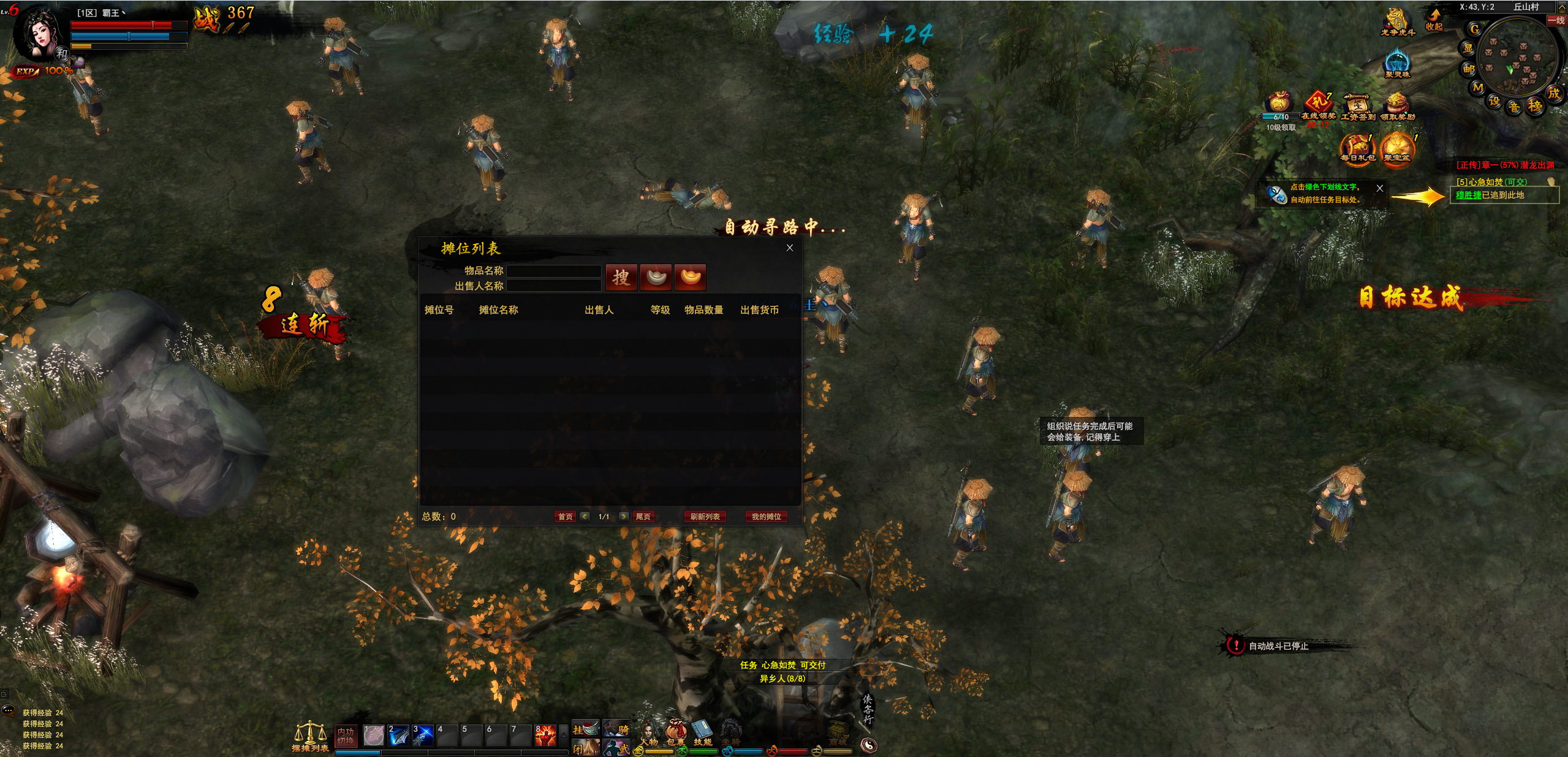Open the 人物 character panel

click(648, 733)
